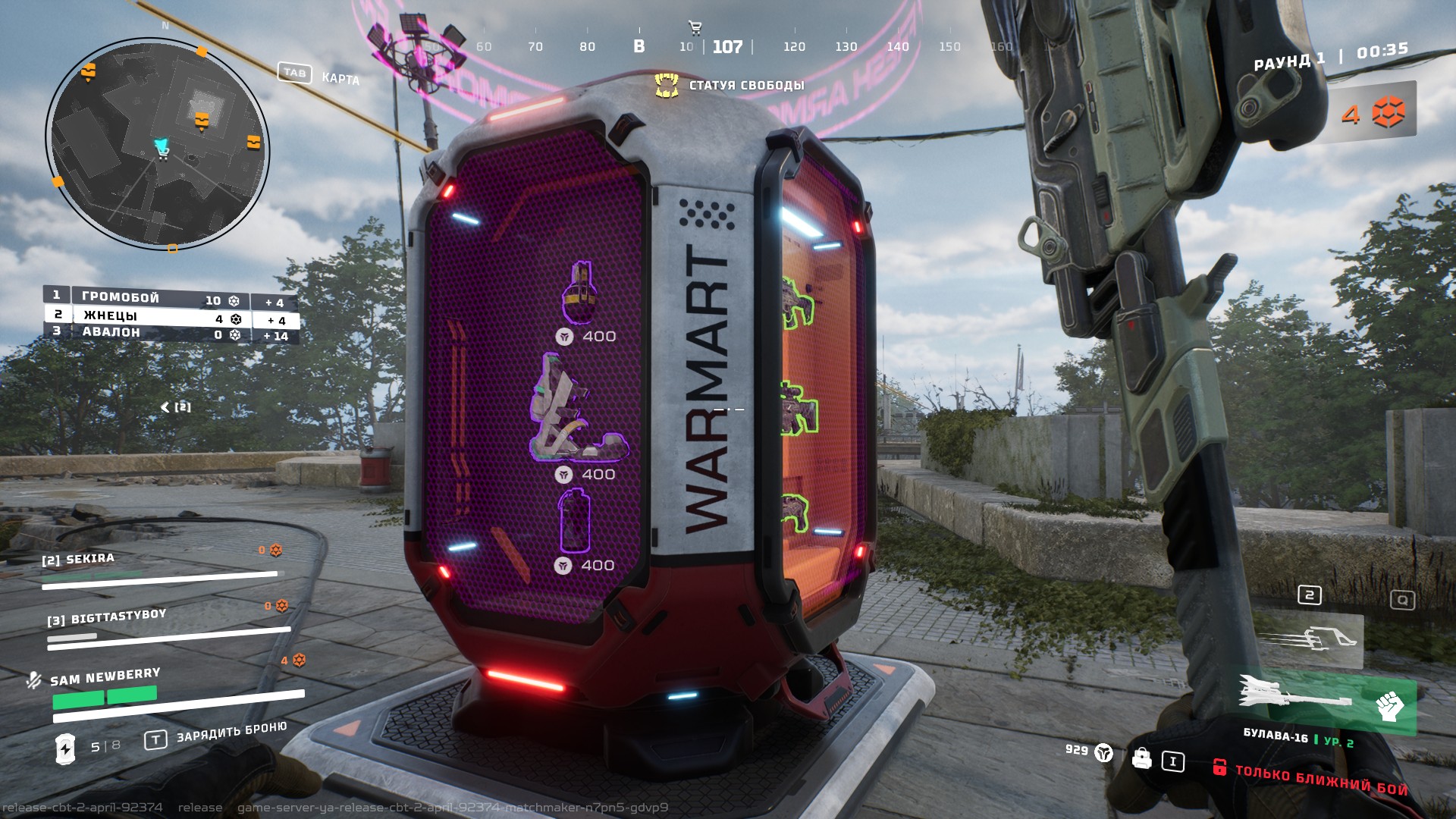Viewport: 1456px width, 819px height.
Task: Click the Статуя Свободы objective marker
Action: pyautogui.click(x=667, y=85)
